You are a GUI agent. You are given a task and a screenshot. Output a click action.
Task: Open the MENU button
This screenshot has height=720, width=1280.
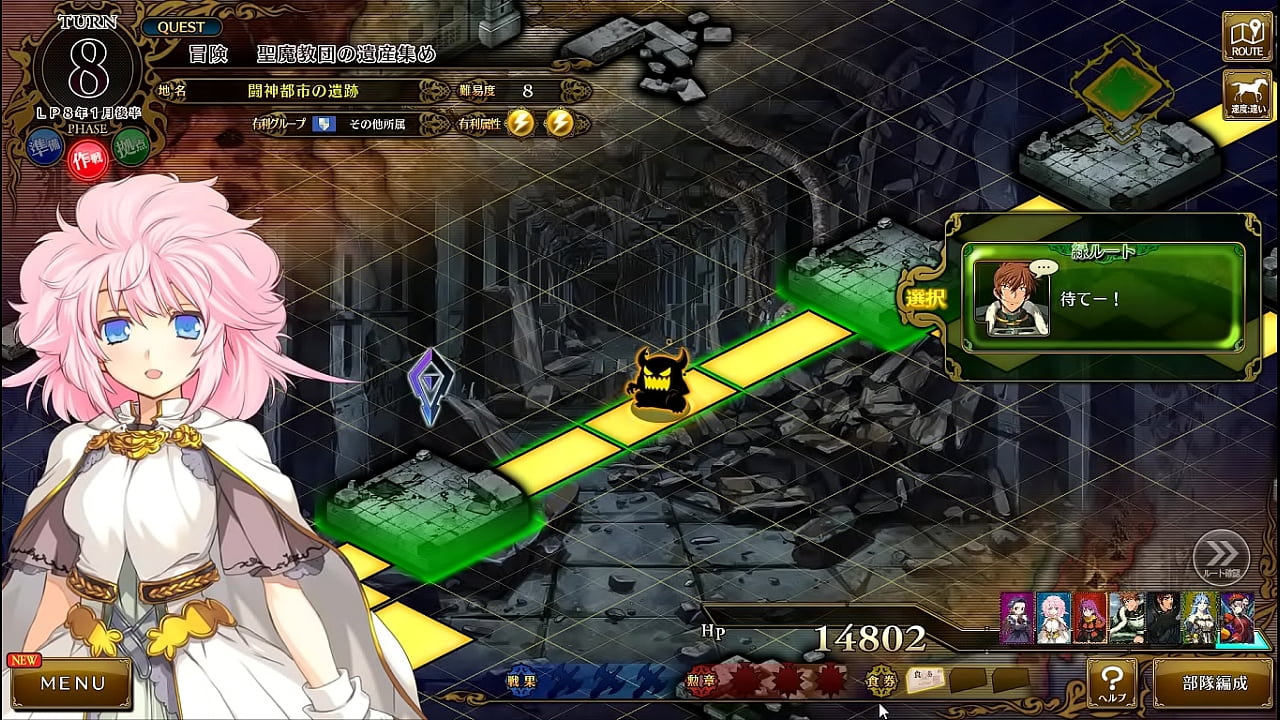click(72, 684)
